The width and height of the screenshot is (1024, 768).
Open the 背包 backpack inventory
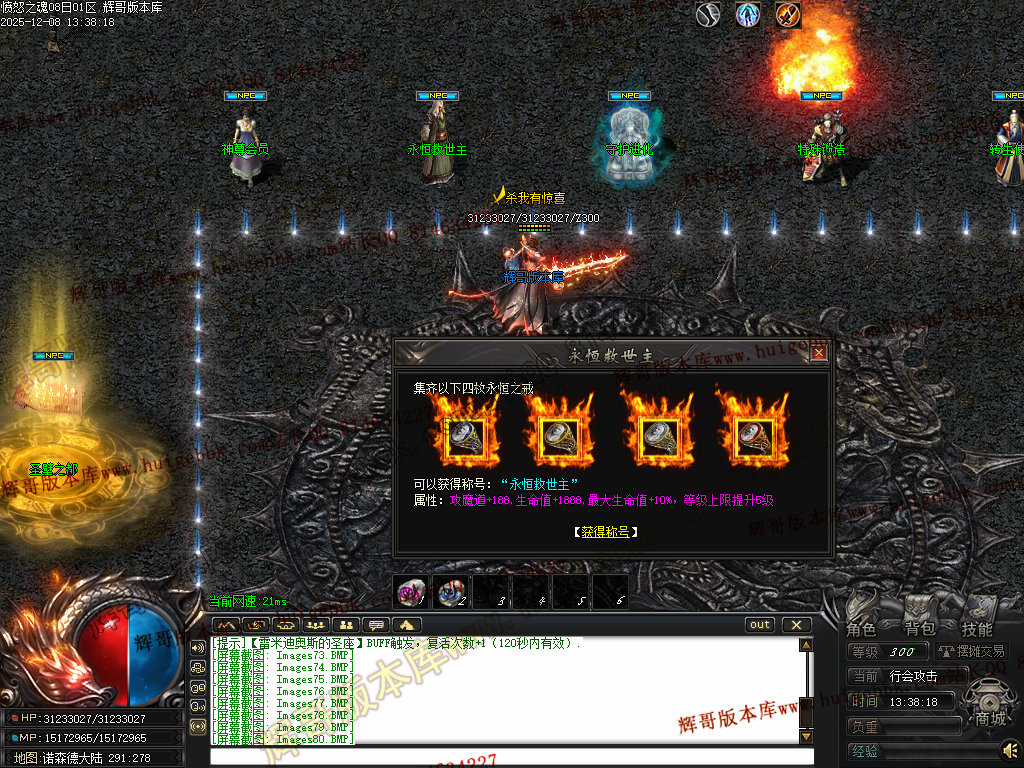pos(919,617)
